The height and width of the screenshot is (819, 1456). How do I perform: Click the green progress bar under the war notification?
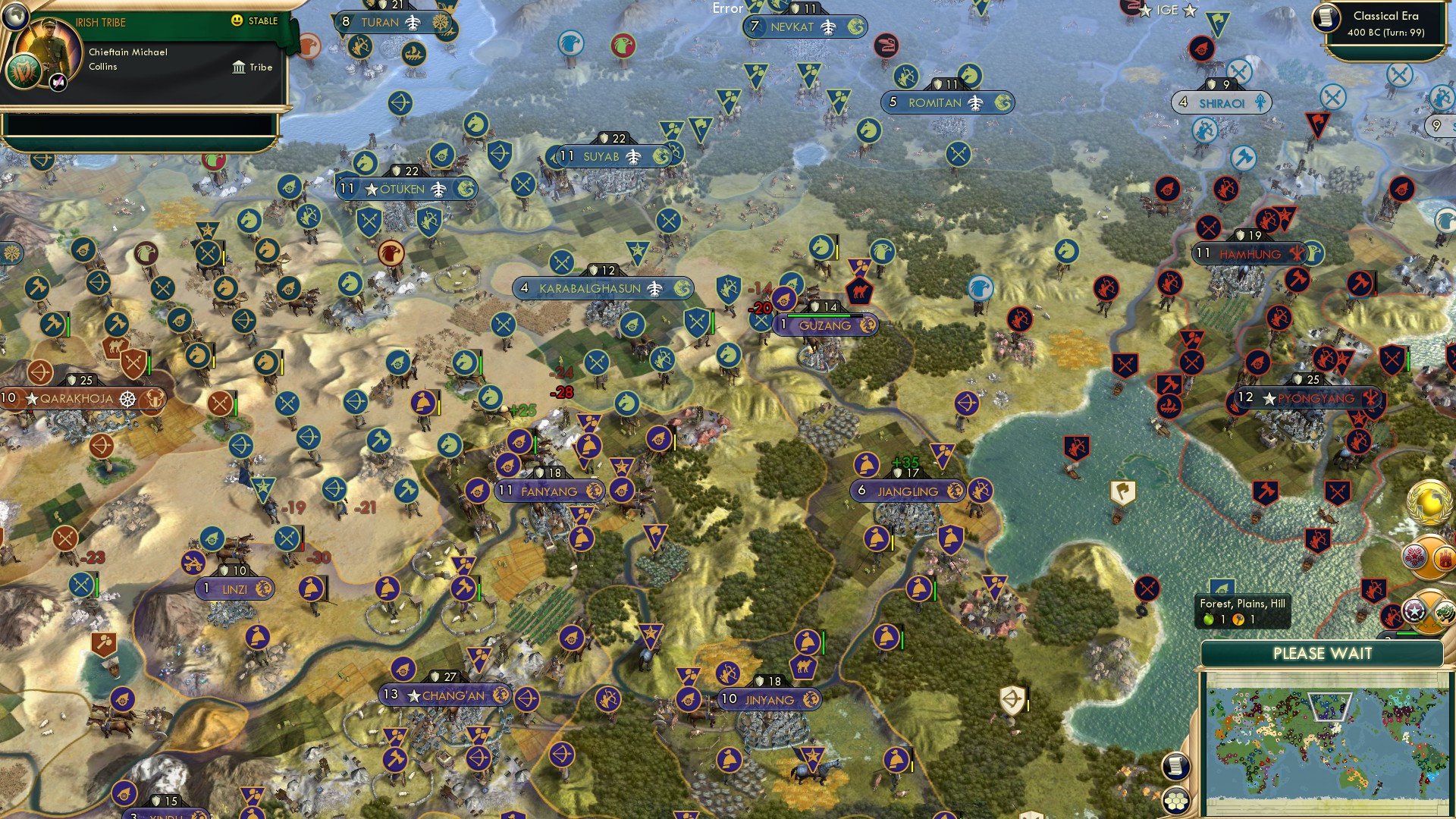[x=1407, y=632]
